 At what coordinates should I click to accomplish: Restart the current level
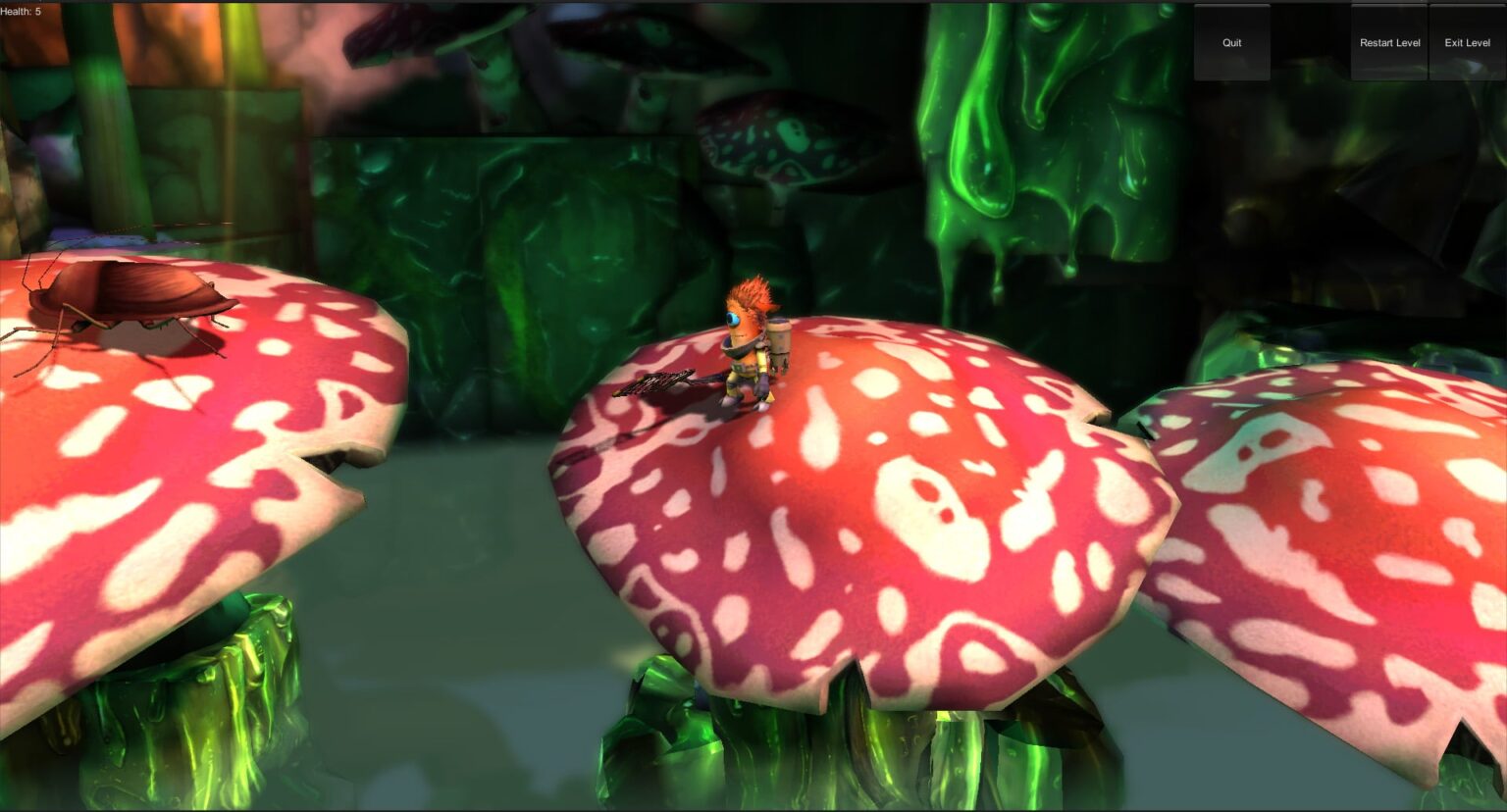click(x=1389, y=43)
